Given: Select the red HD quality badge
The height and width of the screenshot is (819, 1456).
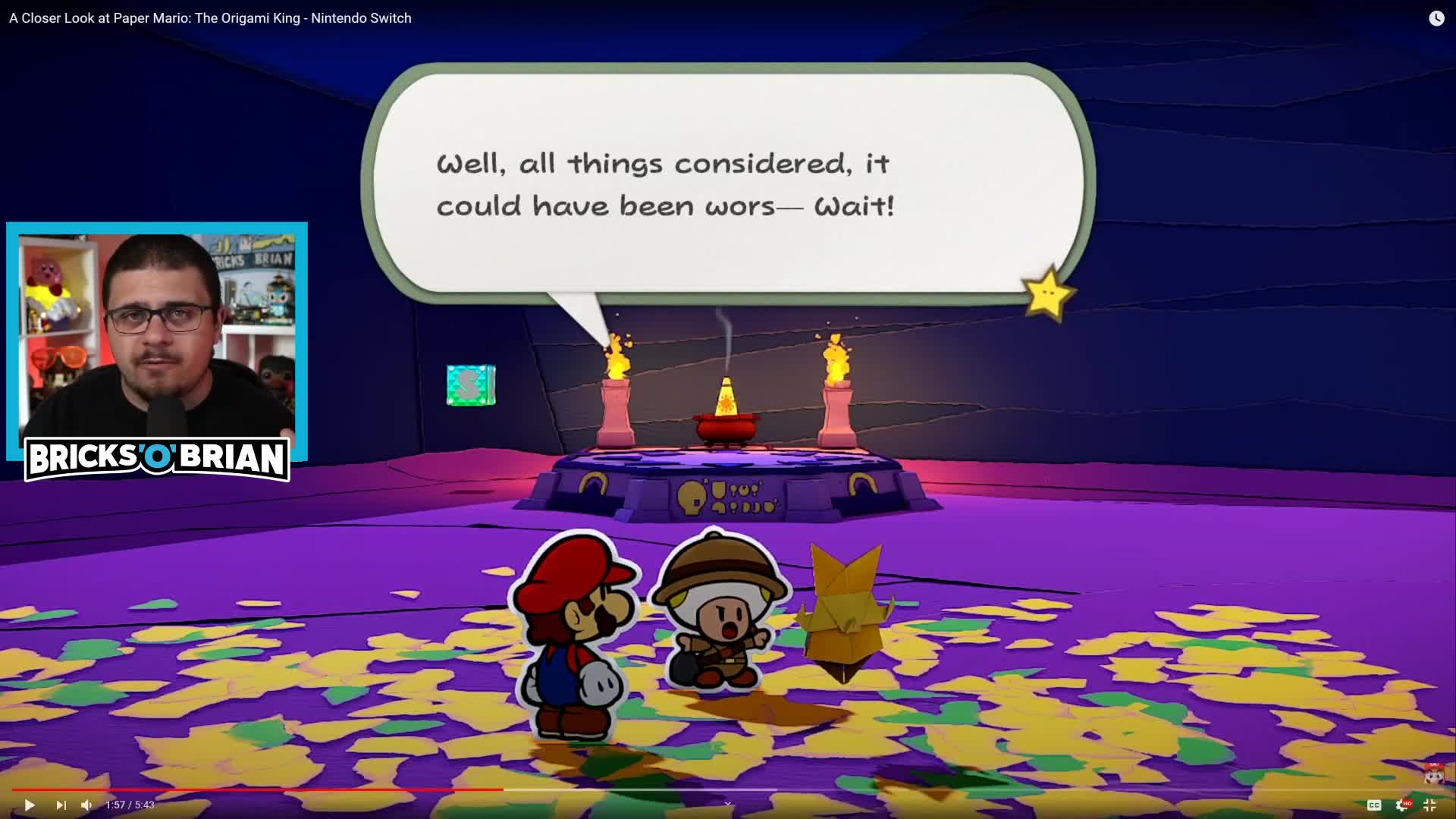Looking at the screenshot, I should (1406, 802).
